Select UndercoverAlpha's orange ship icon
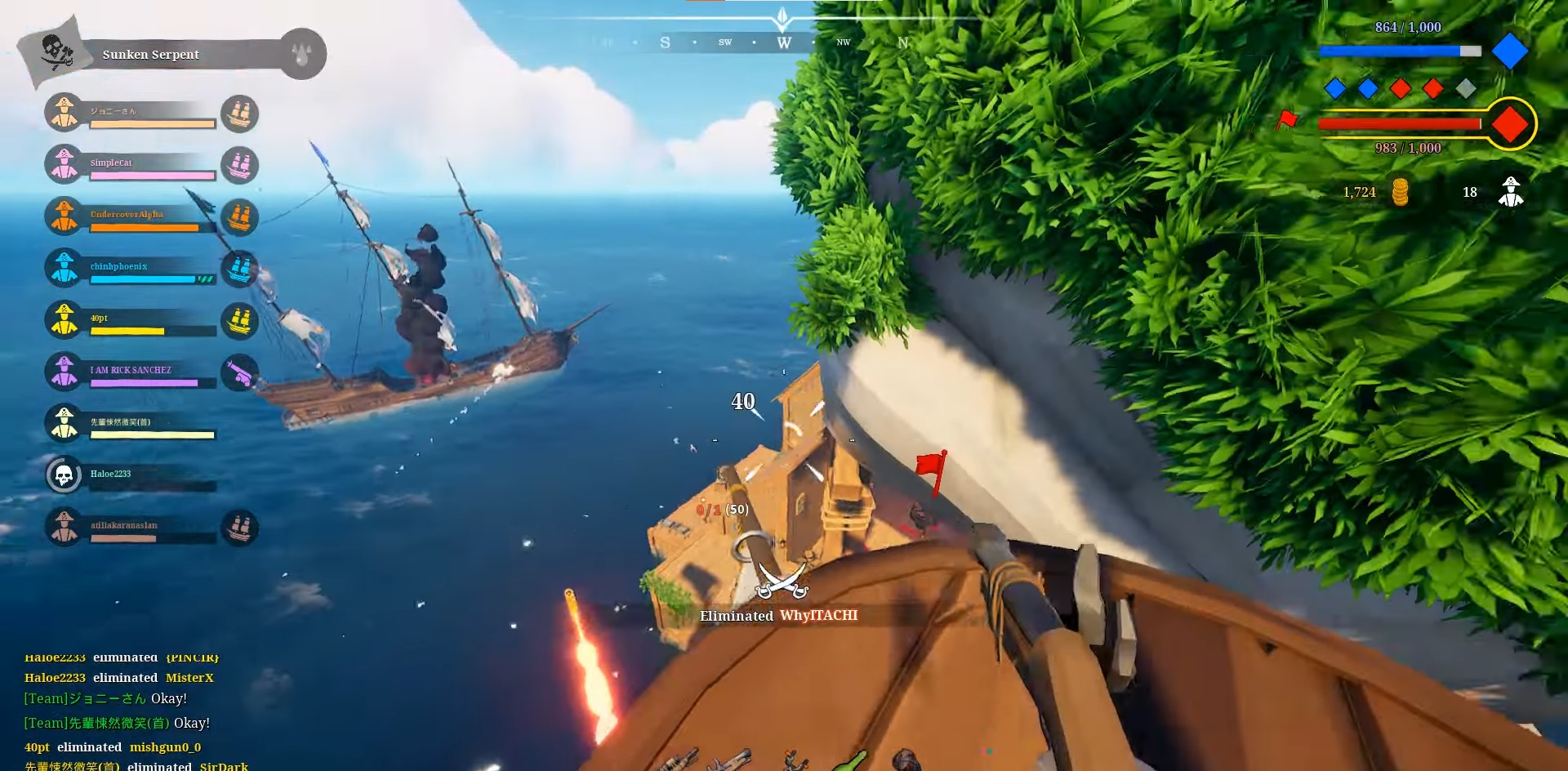Screen dimensions: 1568x771 pyautogui.click(x=239, y=216)
